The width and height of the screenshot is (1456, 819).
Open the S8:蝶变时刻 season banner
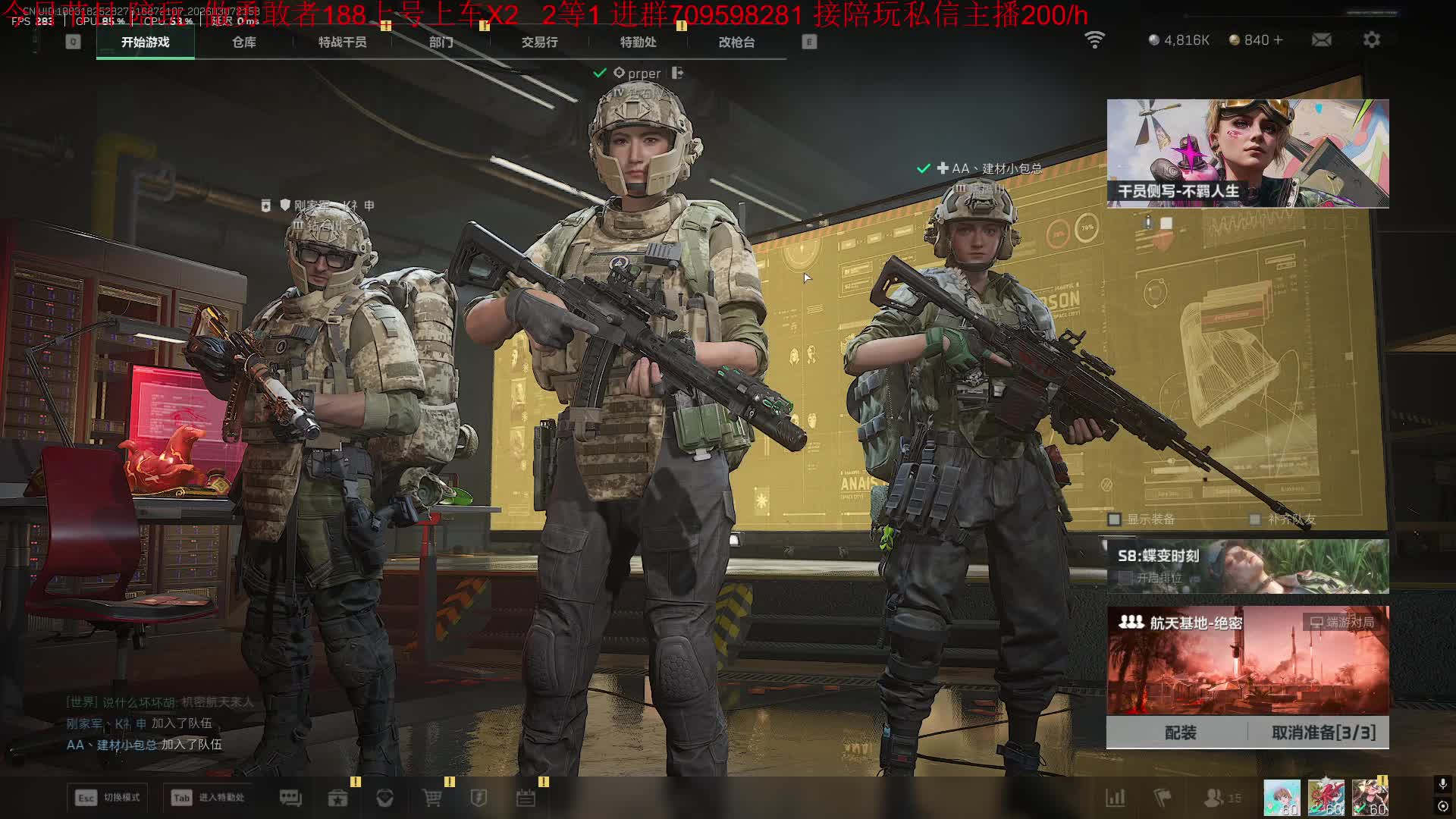pyautogui.click(x=1247, y=566)
